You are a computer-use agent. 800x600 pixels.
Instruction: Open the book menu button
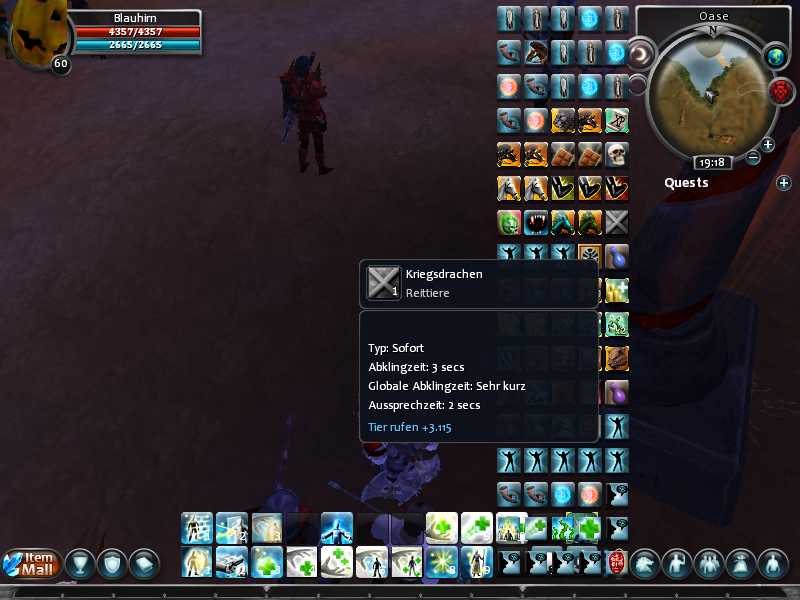[x=144, y=565]
